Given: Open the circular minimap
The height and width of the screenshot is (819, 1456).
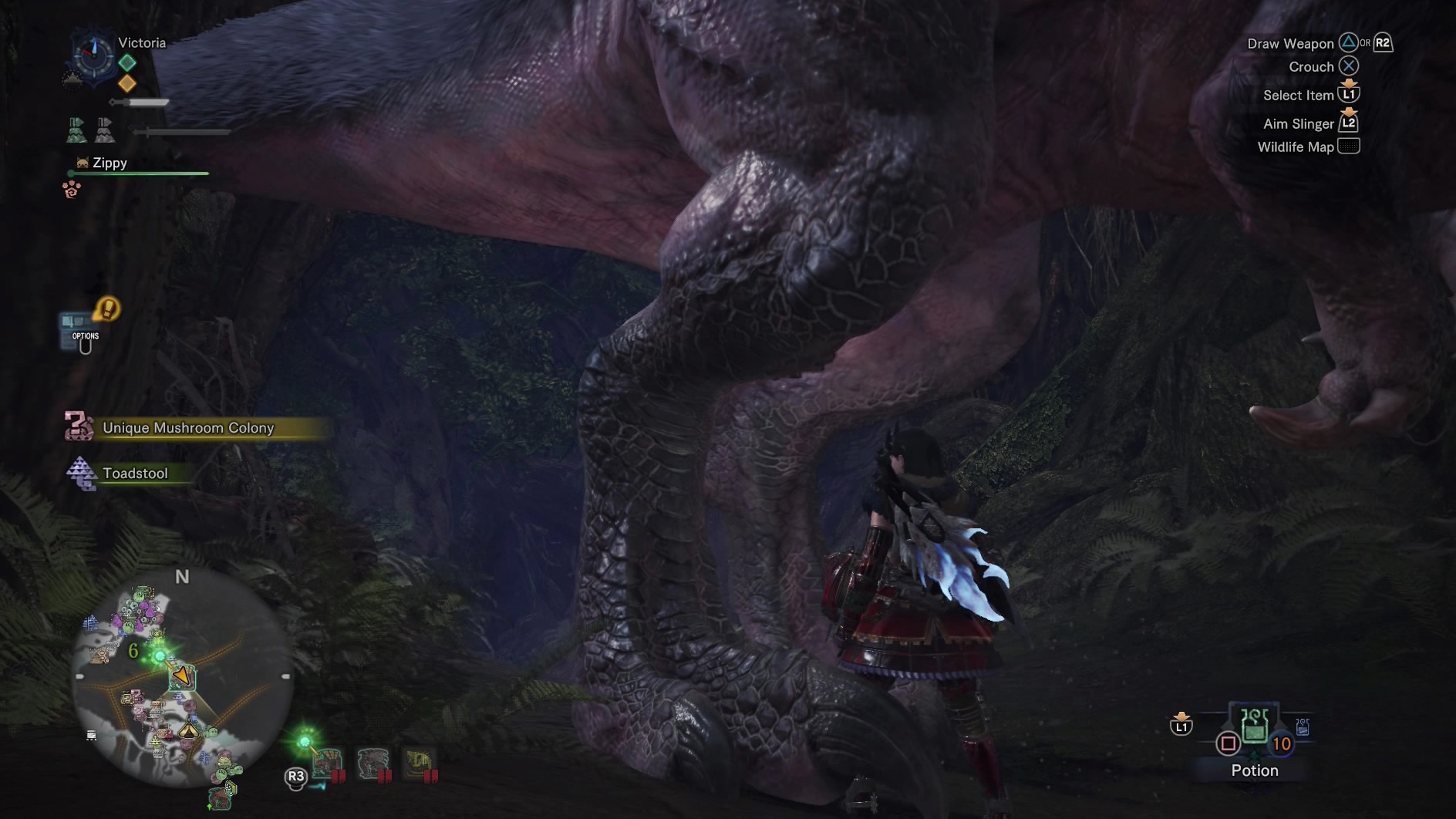Looking at the screenshot, I should pyautogui.click(x=182, y=677).
